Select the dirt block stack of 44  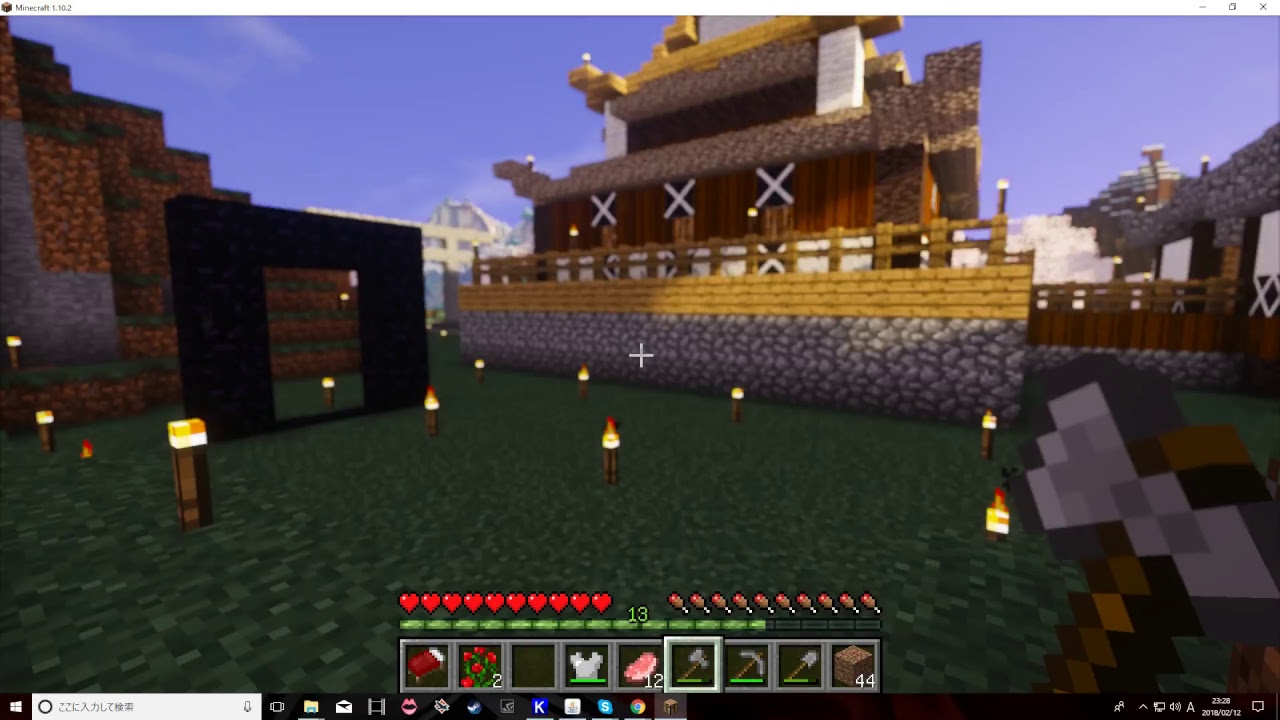[x=854, y=665]
